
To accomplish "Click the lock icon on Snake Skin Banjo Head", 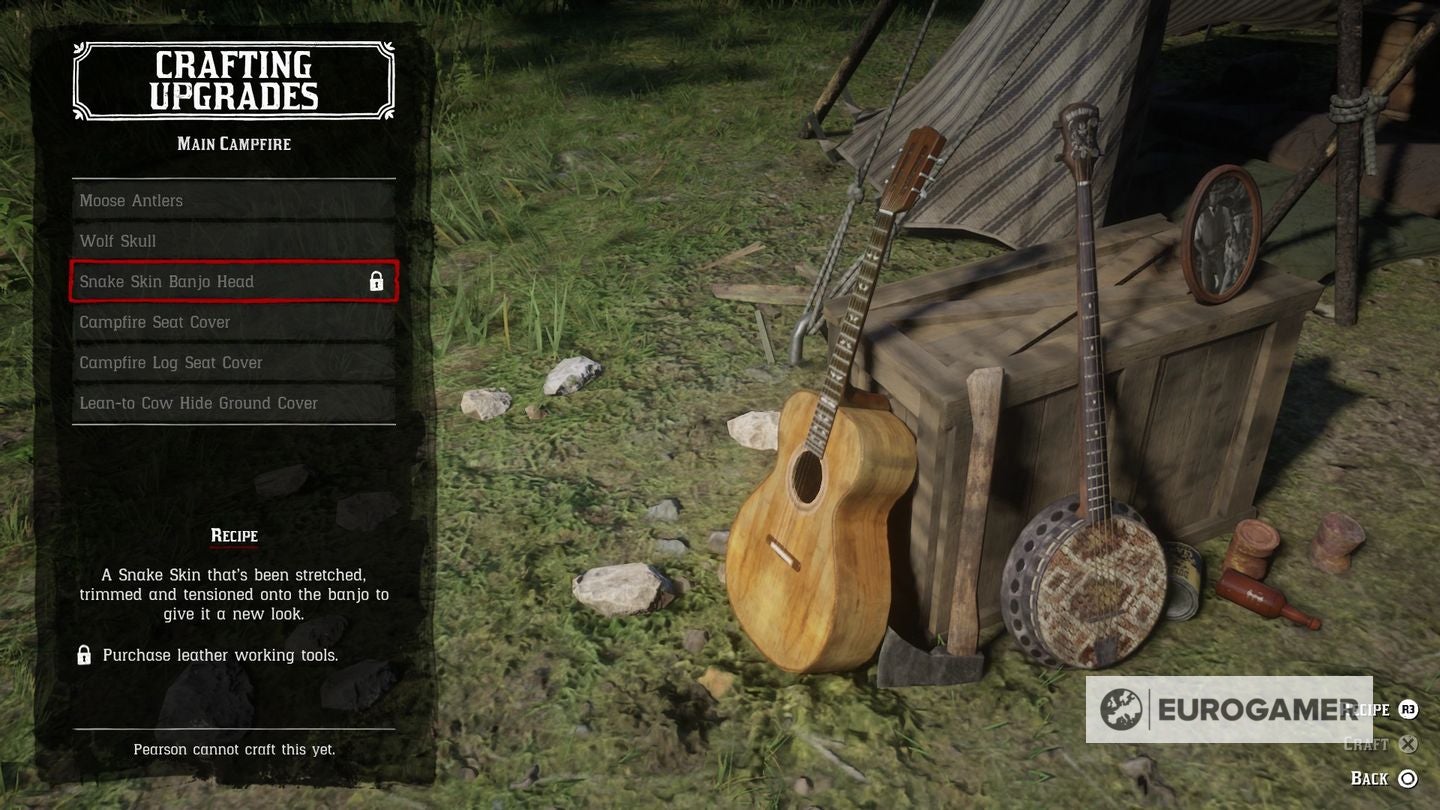I will coord(376,281).
